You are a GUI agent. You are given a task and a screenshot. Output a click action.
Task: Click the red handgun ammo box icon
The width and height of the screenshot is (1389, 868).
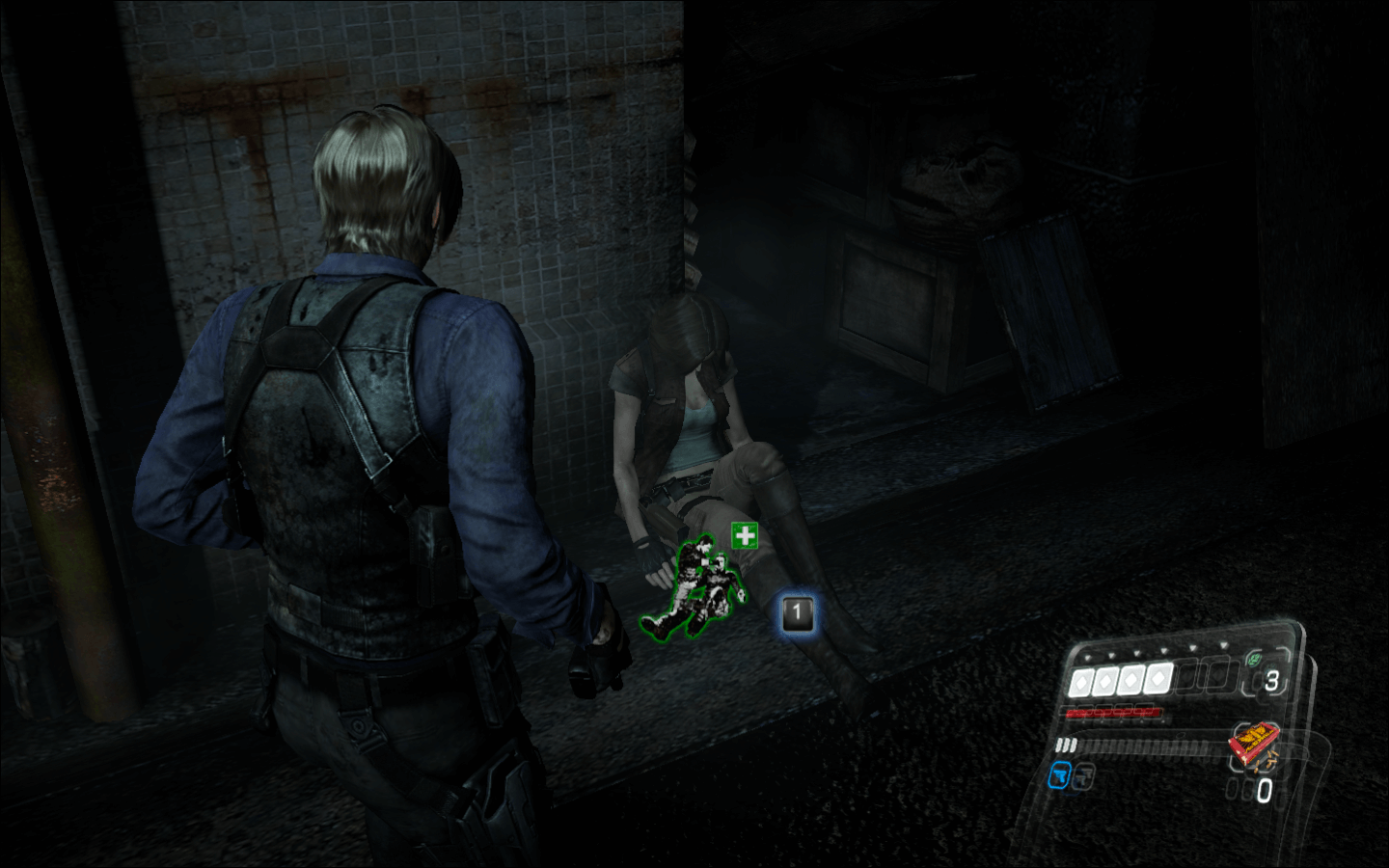1253,745
